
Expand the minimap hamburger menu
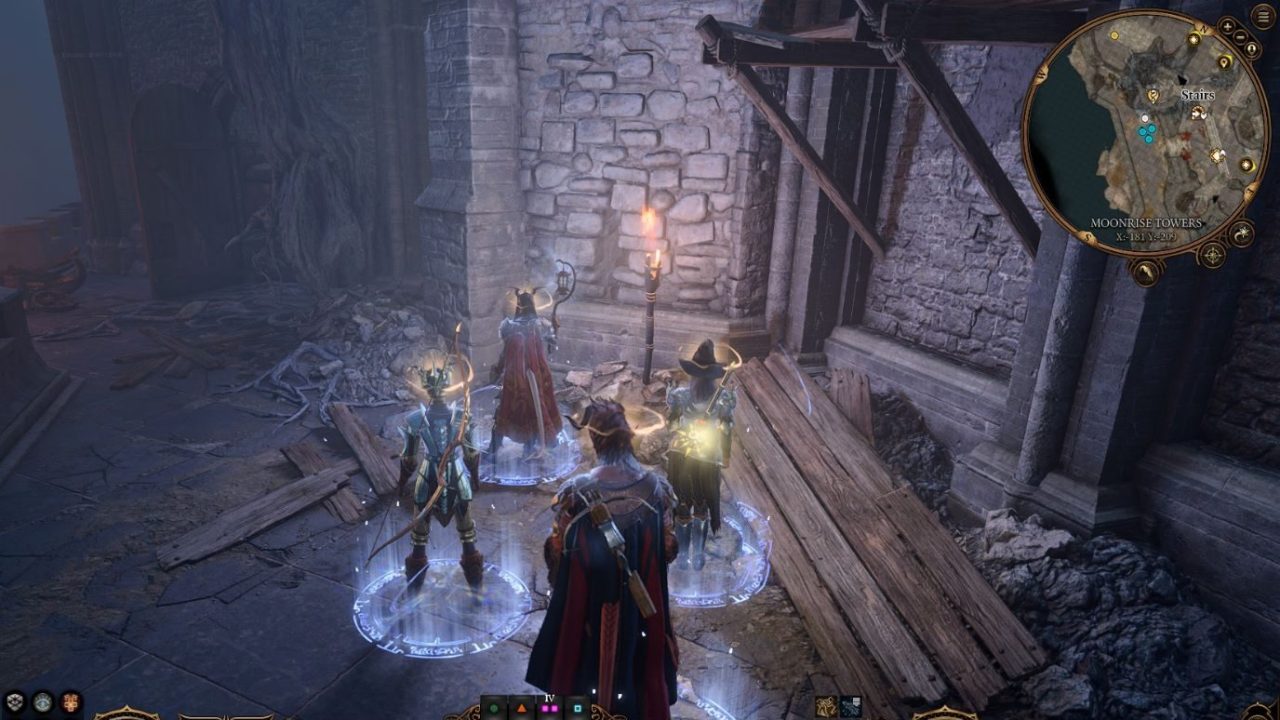point(1263,15)
